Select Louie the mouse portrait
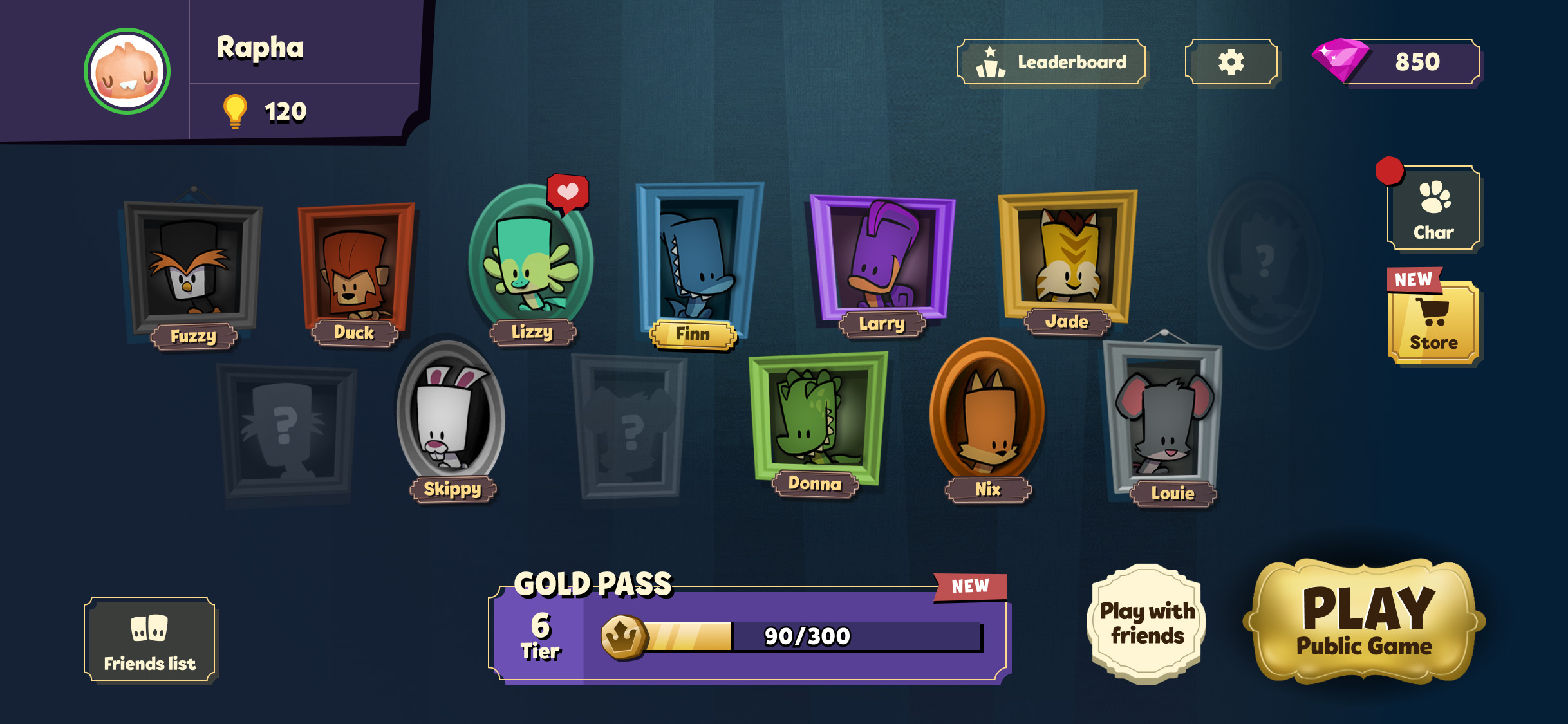The image size is (1568, 724). point(1164,418)
